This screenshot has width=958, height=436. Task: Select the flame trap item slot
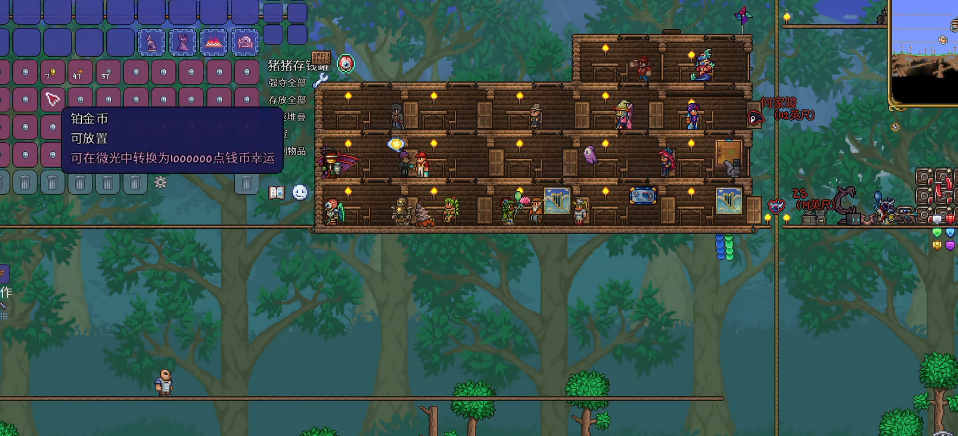pos(214,43)
